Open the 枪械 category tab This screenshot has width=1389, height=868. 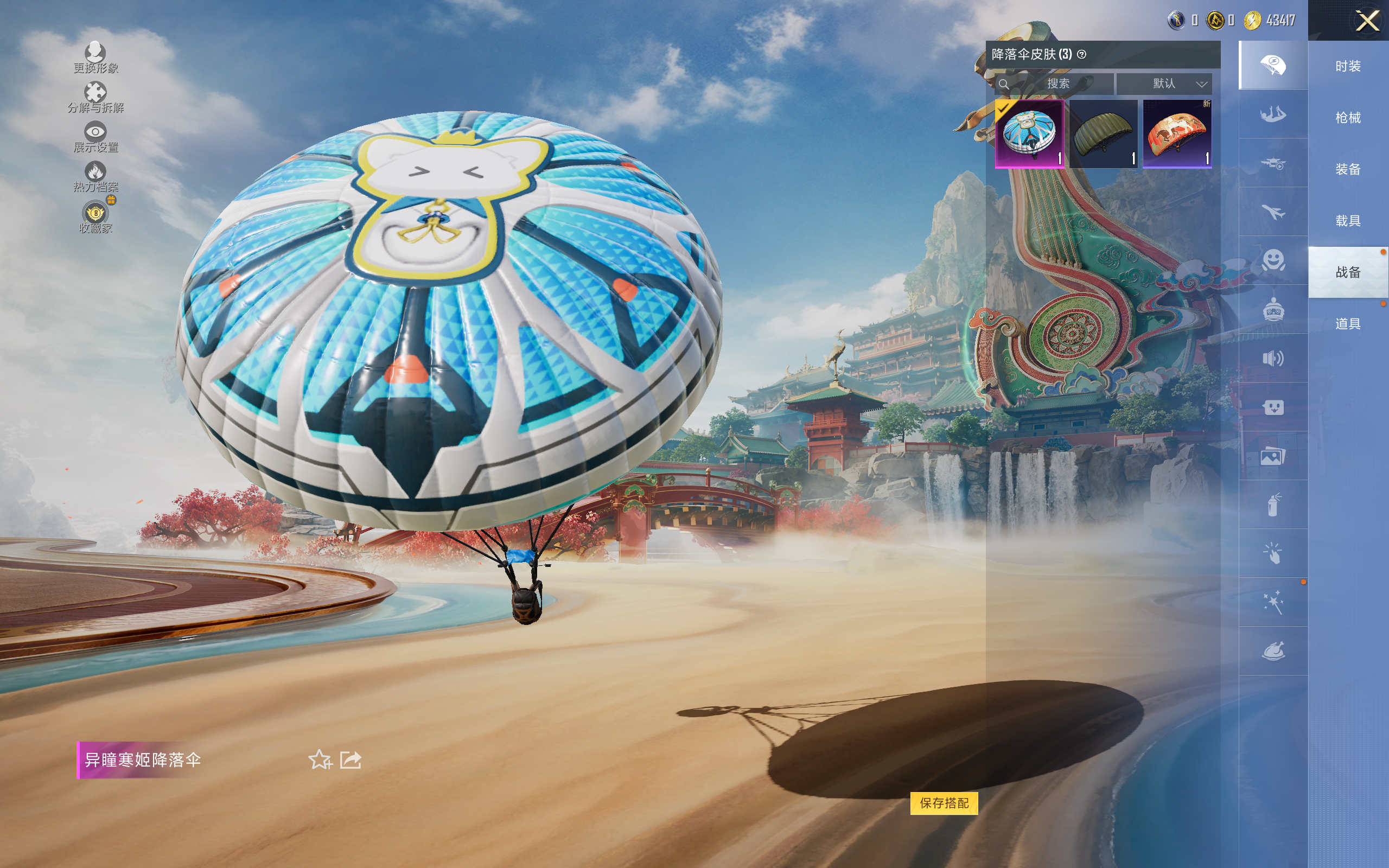pyautogui.click(x=1347, y=118)
